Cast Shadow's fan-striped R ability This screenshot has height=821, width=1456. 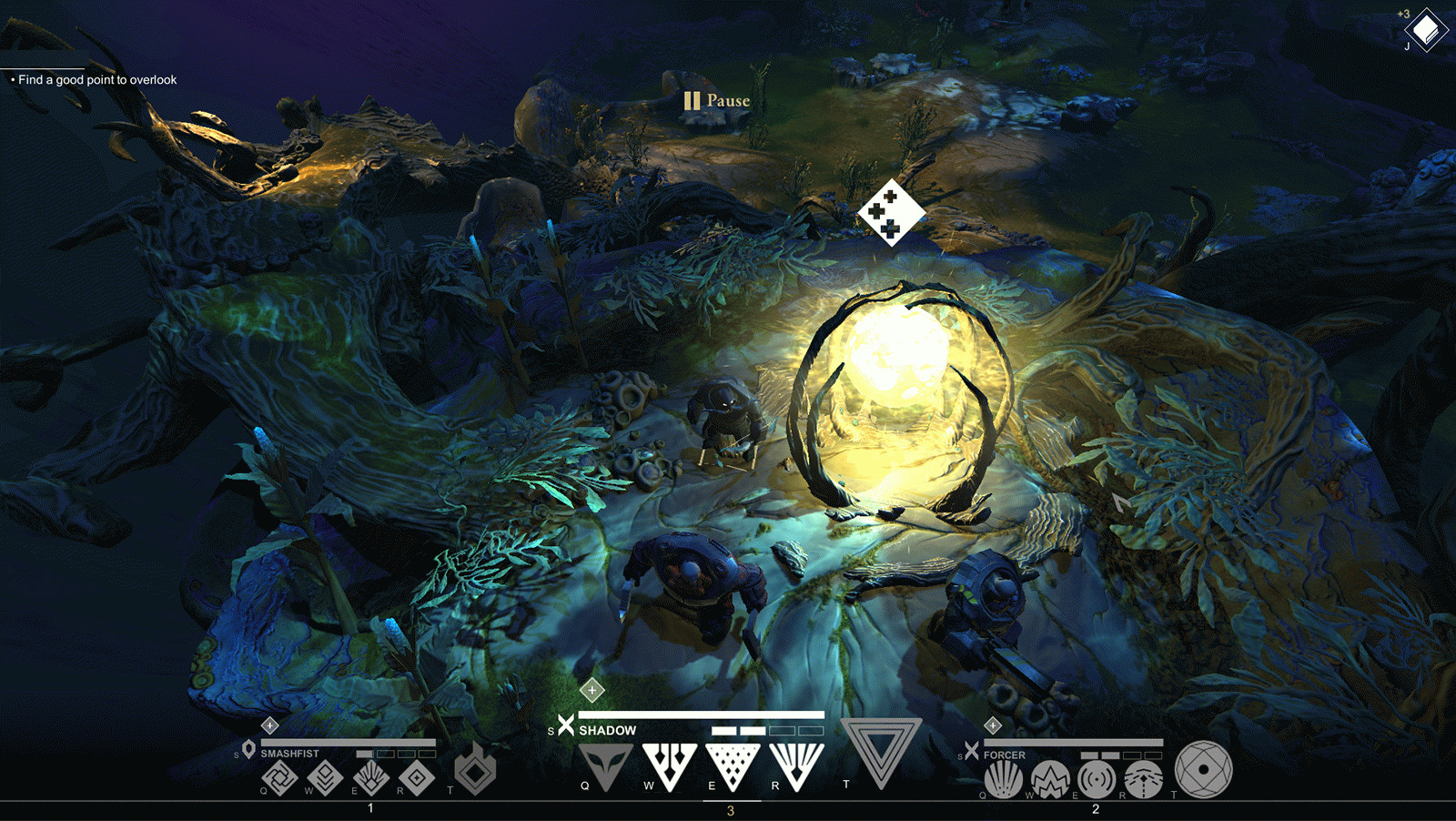797,763
